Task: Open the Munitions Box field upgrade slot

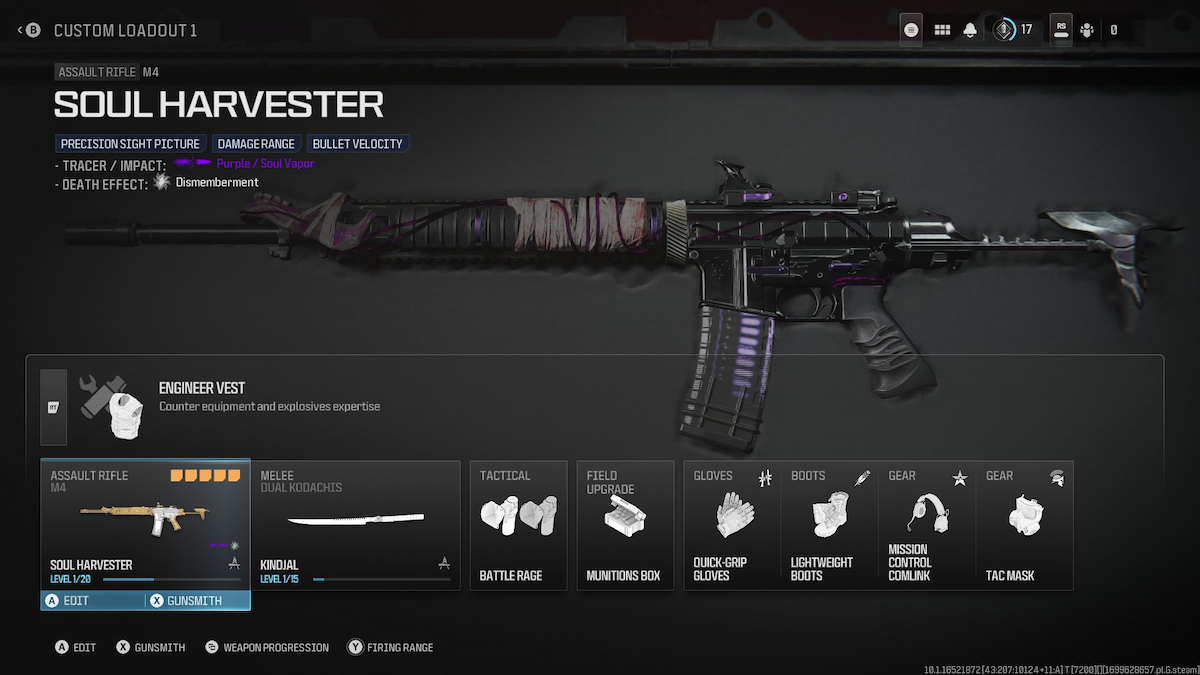Action: coord(625,524)
